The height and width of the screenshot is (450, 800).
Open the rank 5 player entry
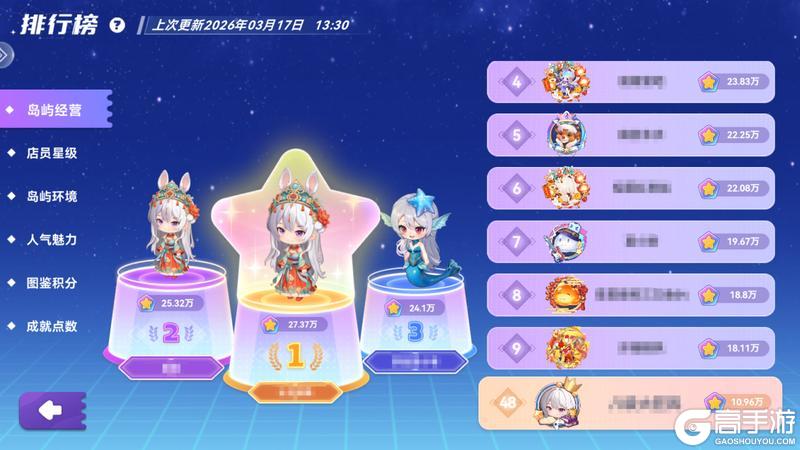click(x=630, y=134)
